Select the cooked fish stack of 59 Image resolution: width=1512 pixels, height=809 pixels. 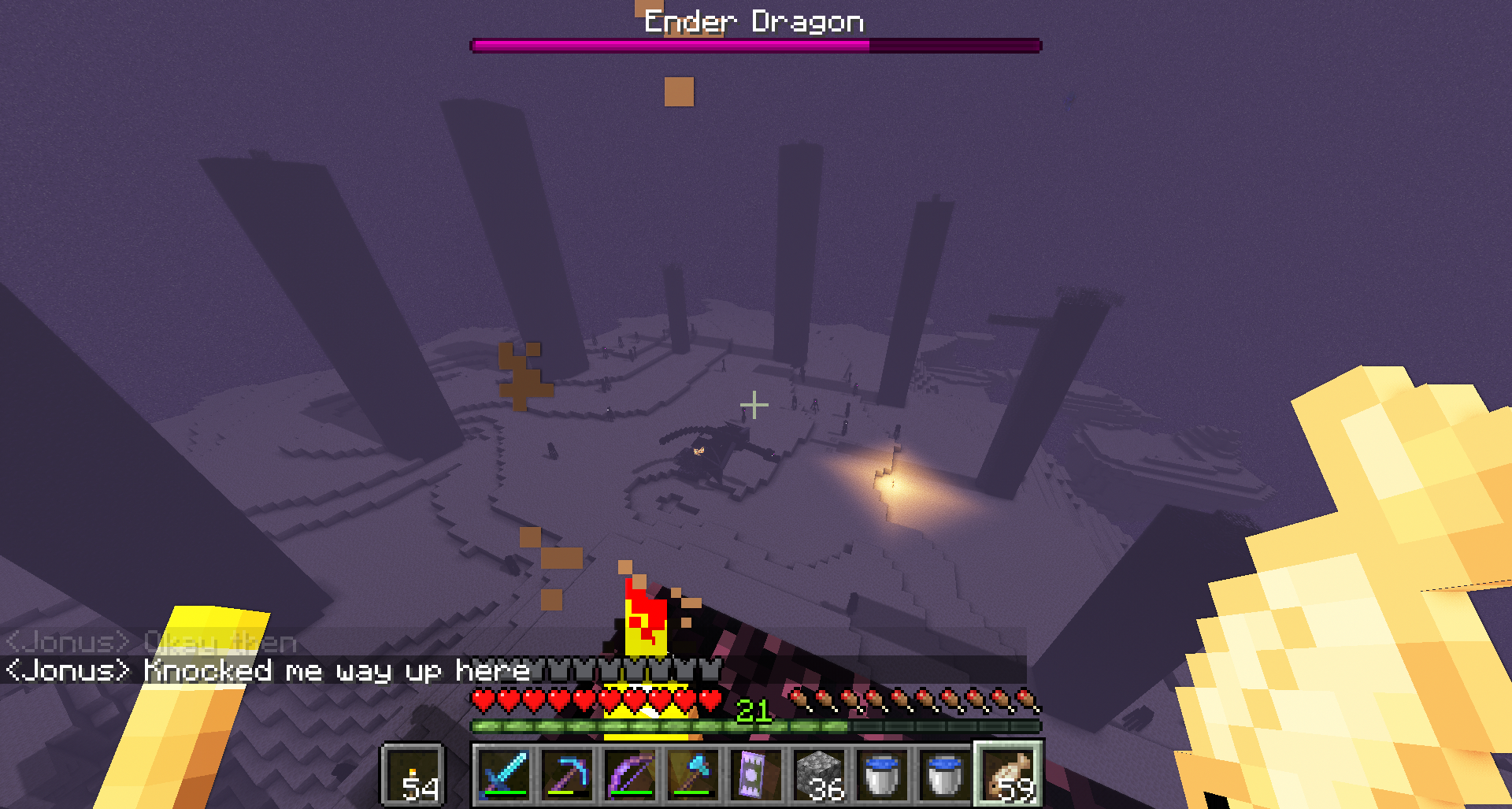[x=1009, y=774]
